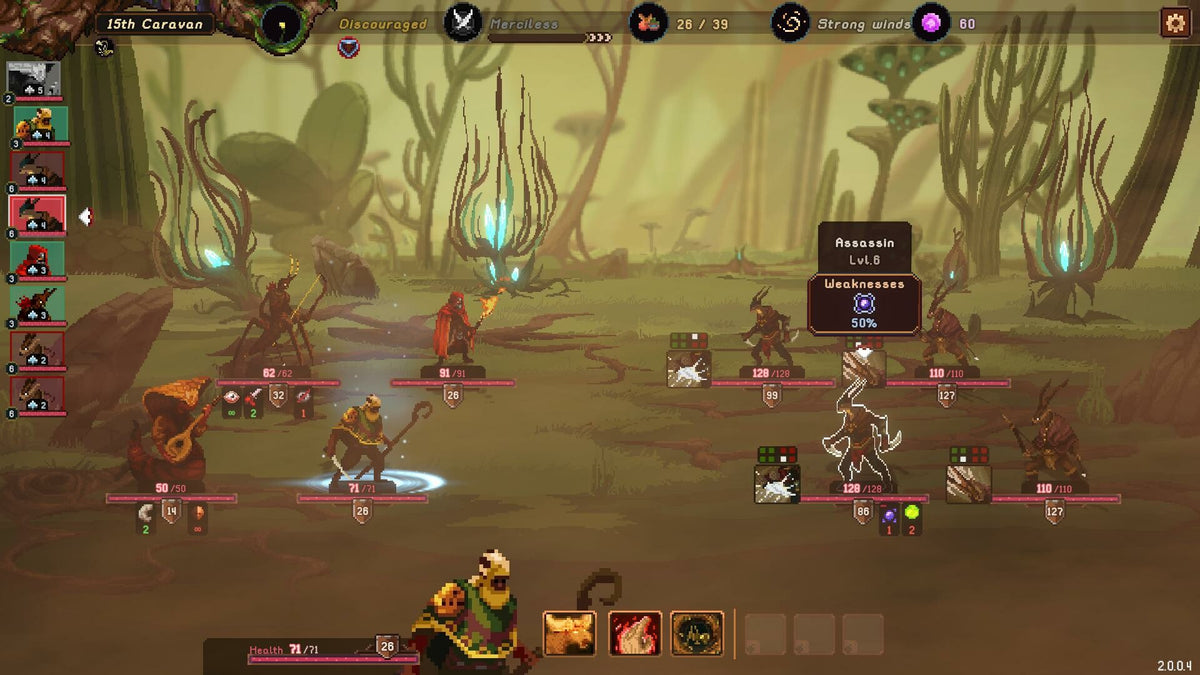Click the purple orb debuff under Assassin

[889, 515]
